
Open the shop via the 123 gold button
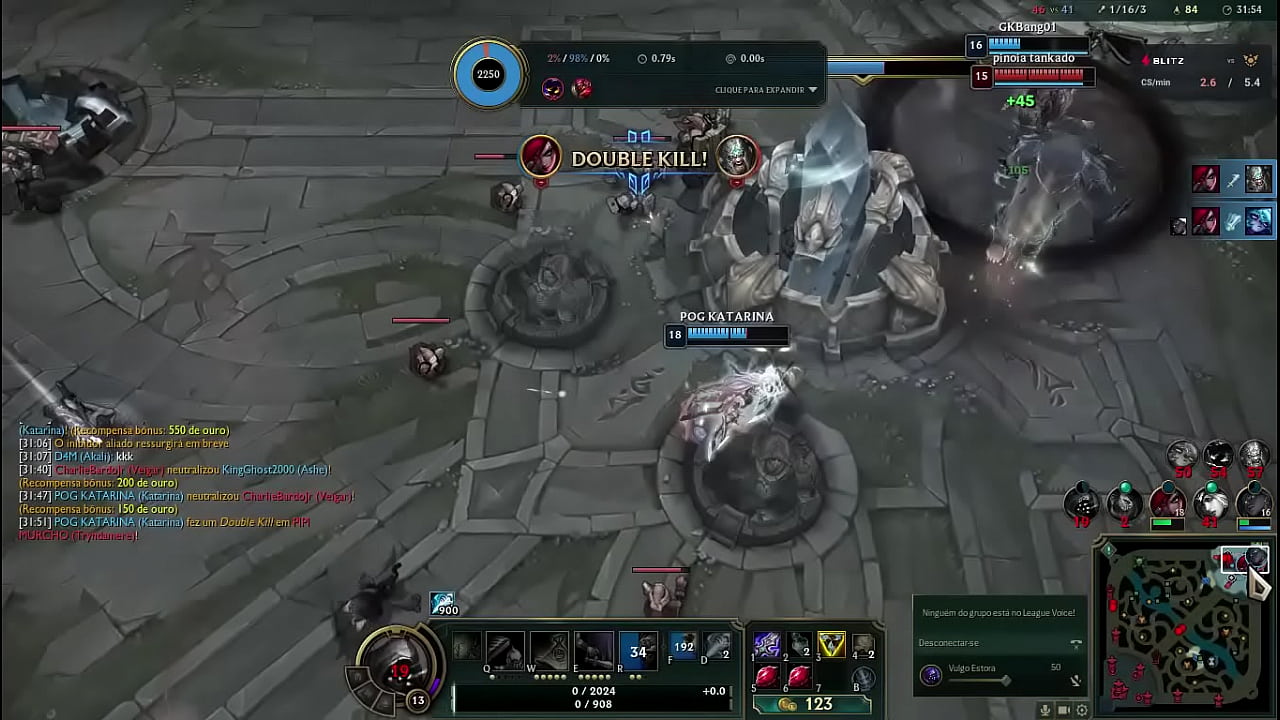811,705
